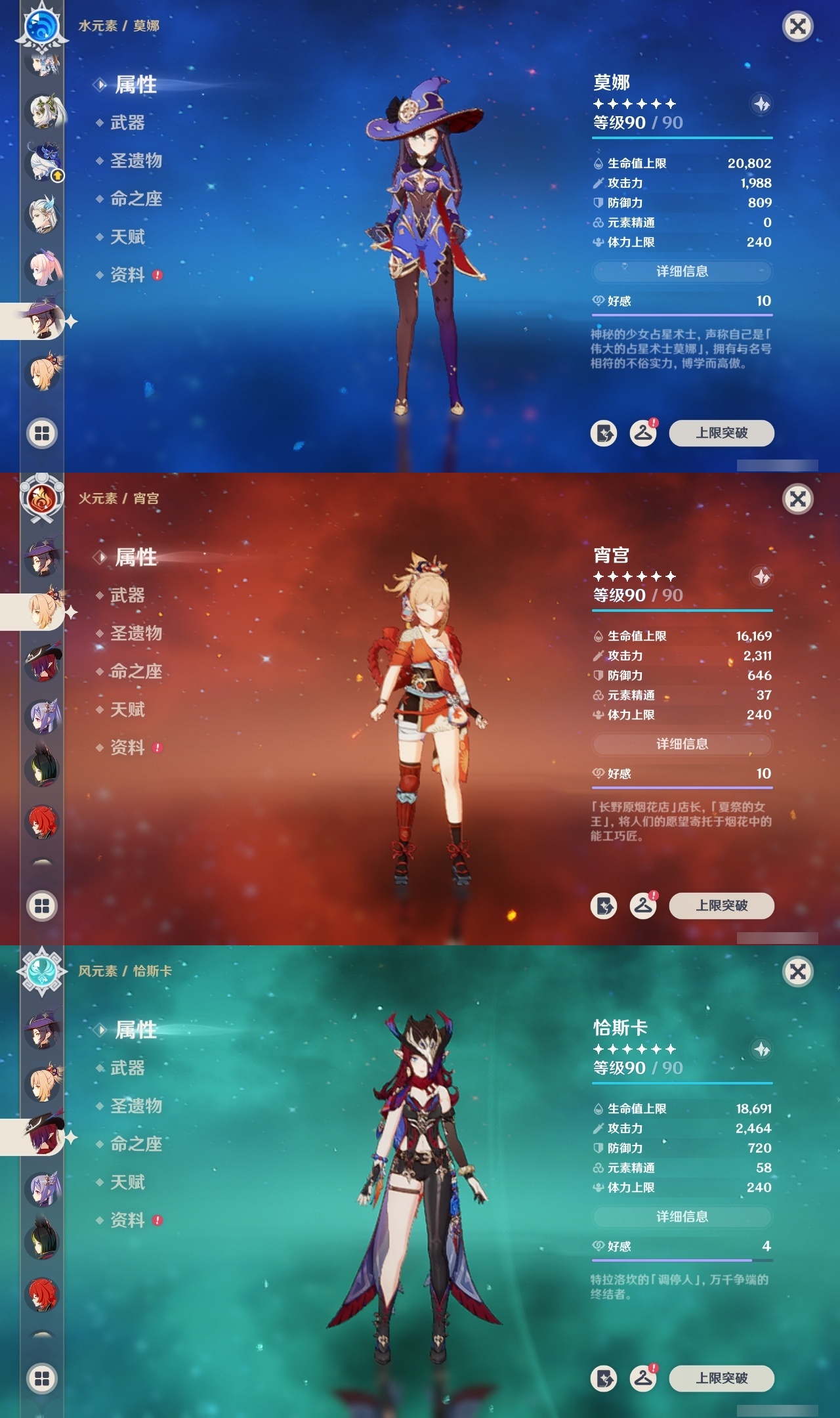This screenshot has height=1418, width=840.
Task: Click Yoimiya's 详细信息 button
Action: coord(681,744)
